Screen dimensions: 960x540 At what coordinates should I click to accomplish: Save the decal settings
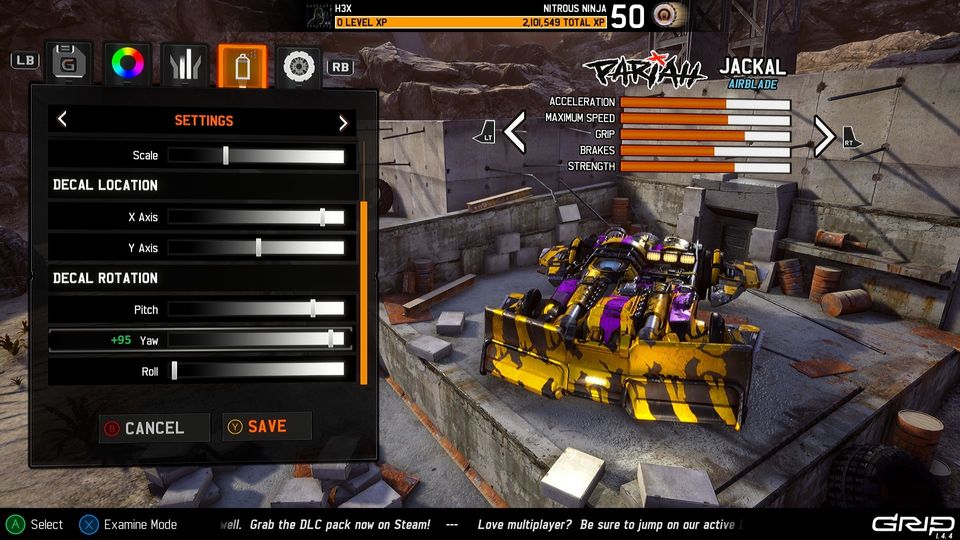266,427
